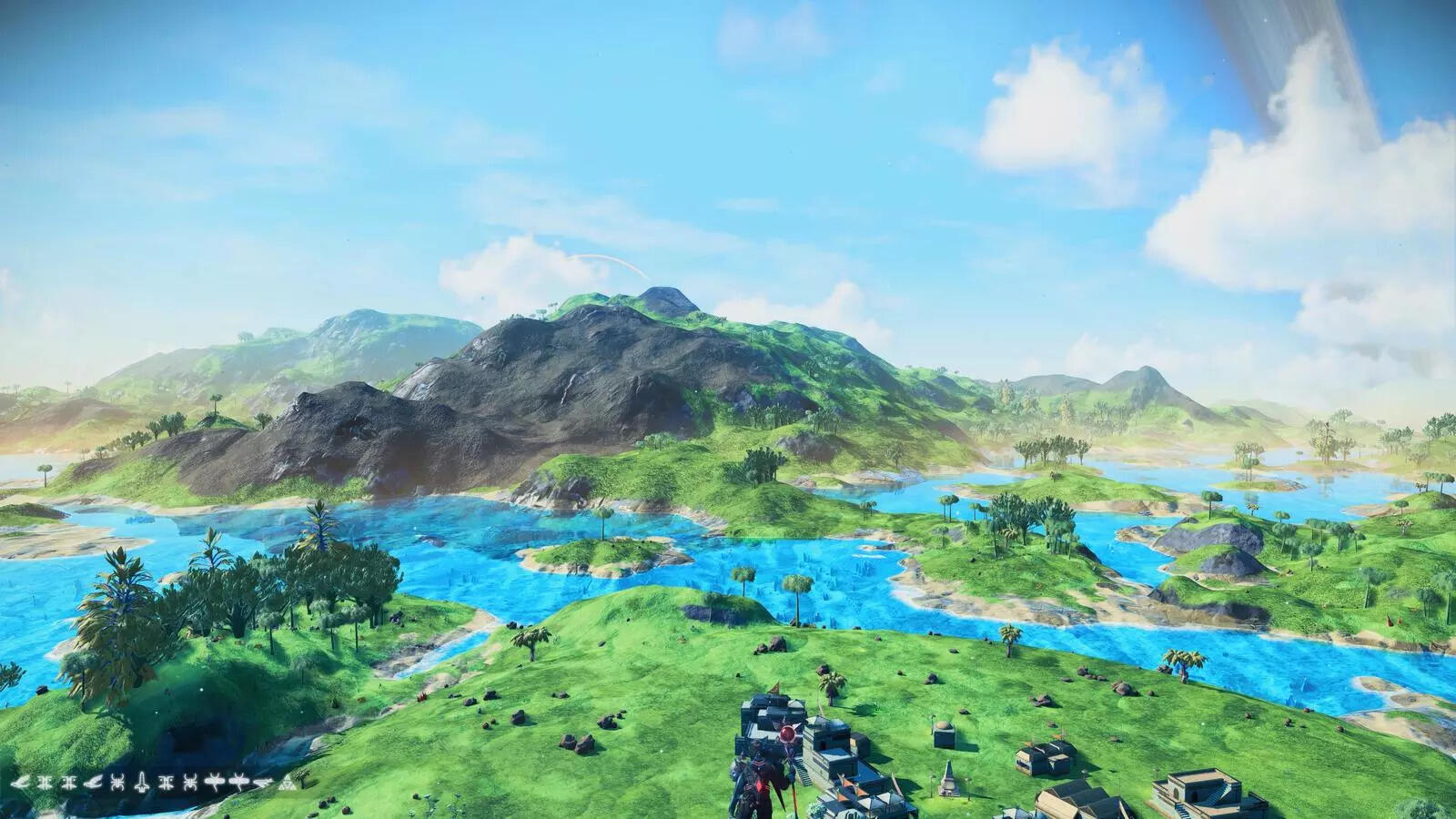1456x819 pixels.
Task: Click the beetle-shaped portal glyph
Action: [x=117, y=783]
